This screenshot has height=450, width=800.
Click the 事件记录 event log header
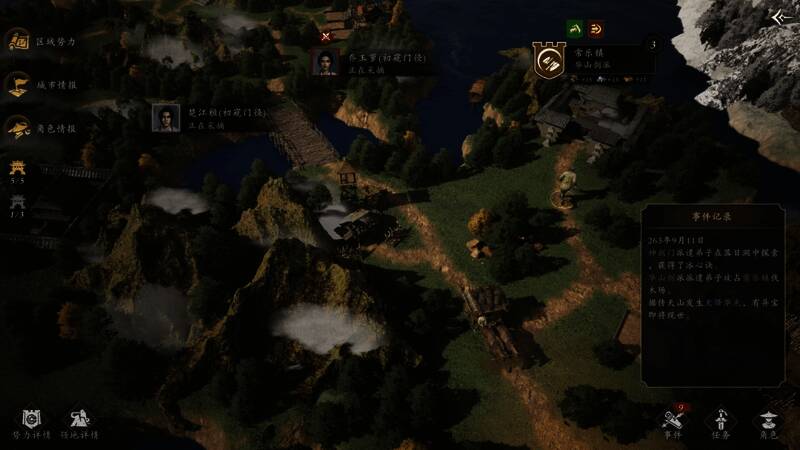click(712, 216)
